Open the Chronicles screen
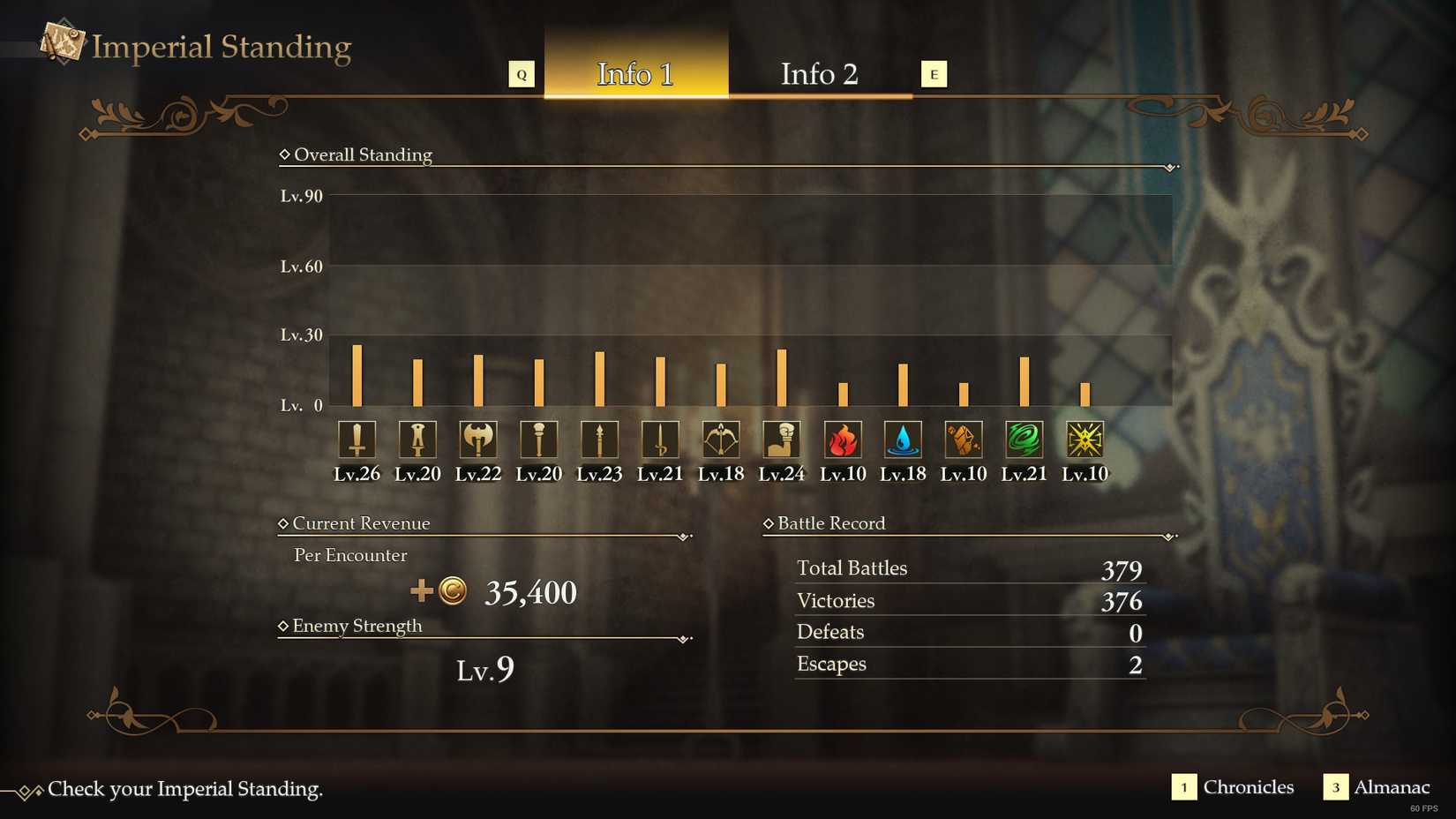This screenshot has height=819, width=1456. [1248, 787]
